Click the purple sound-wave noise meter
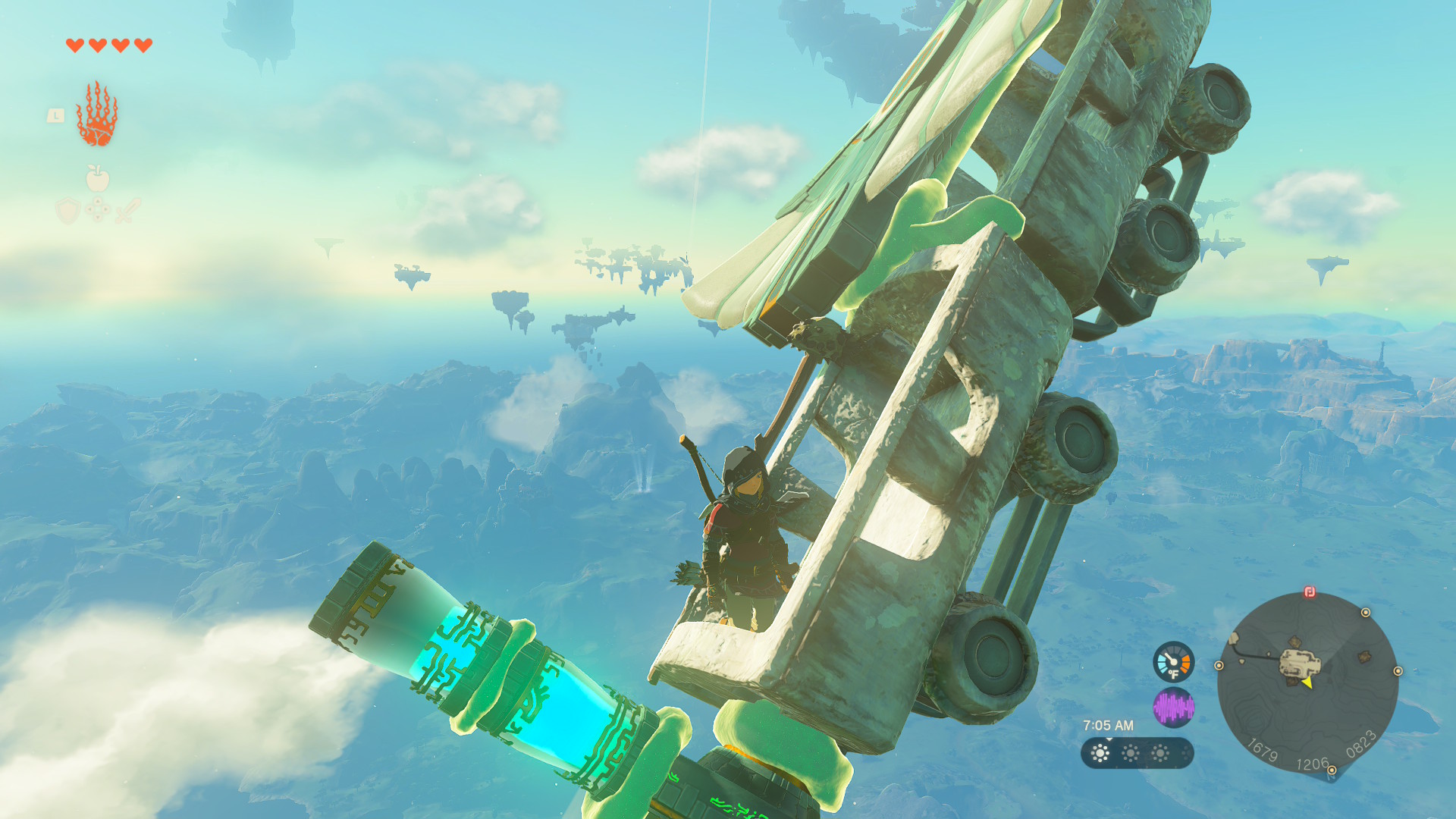Screen dimensions: 1456x819 (1173, 708)
